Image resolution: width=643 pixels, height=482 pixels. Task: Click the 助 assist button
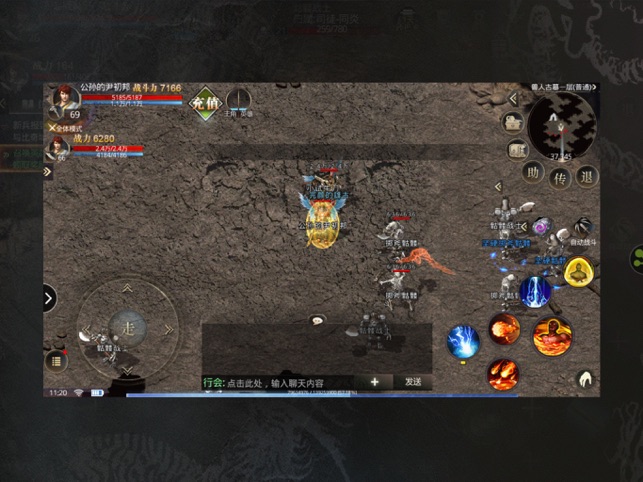coord(535,177)
